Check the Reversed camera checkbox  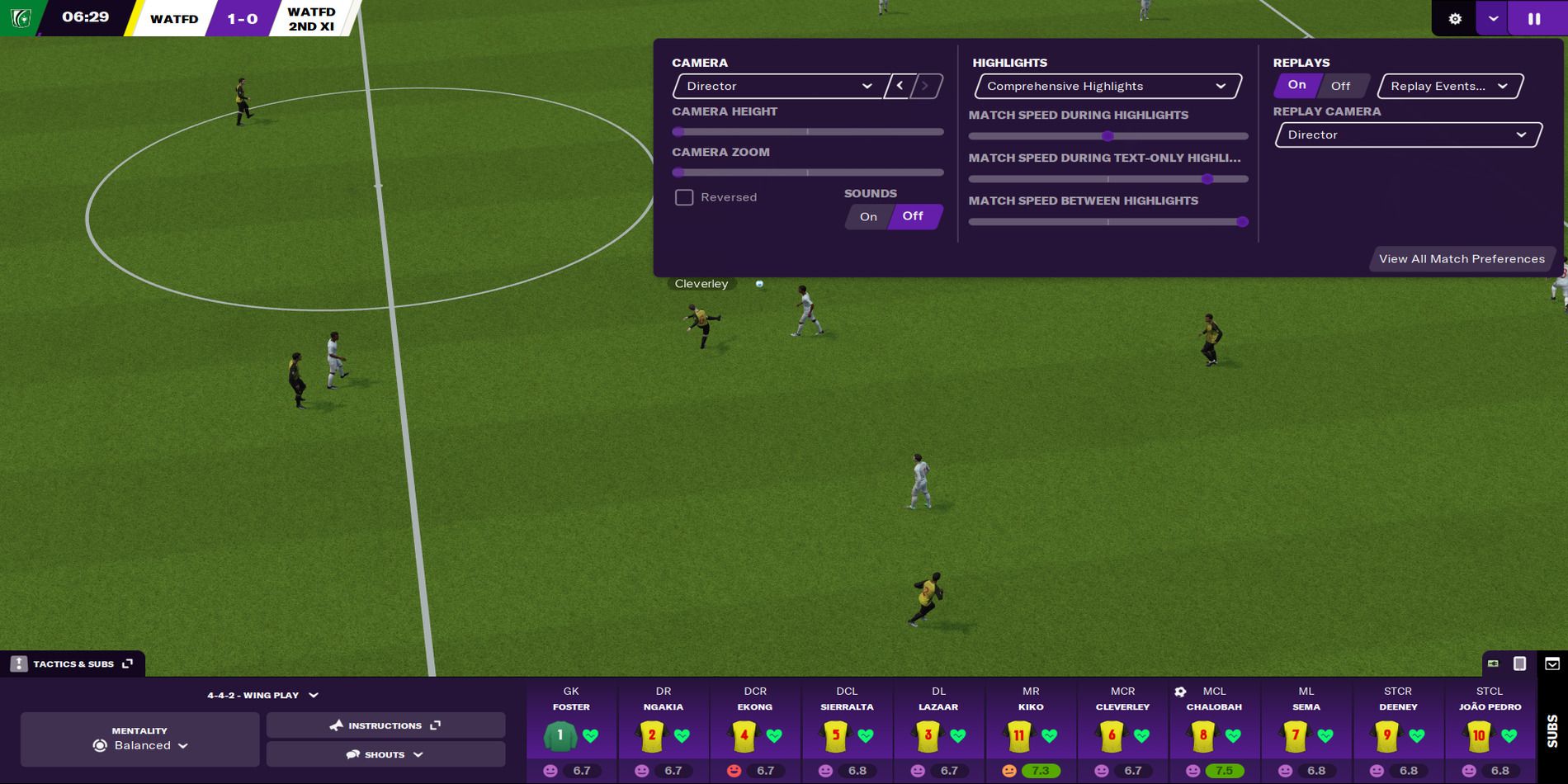click(685, 197)
